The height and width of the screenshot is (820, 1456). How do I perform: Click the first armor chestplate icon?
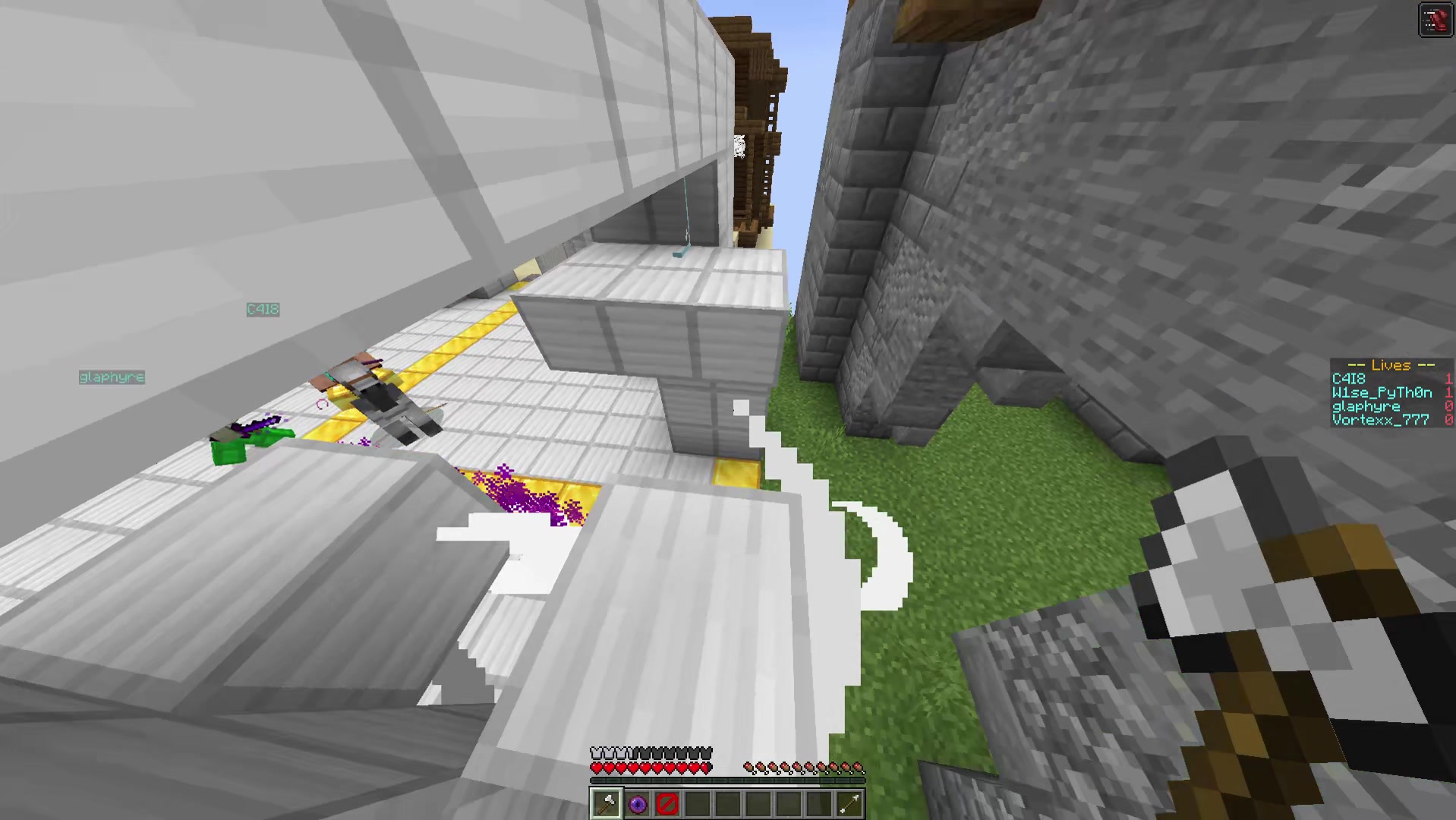595,751
